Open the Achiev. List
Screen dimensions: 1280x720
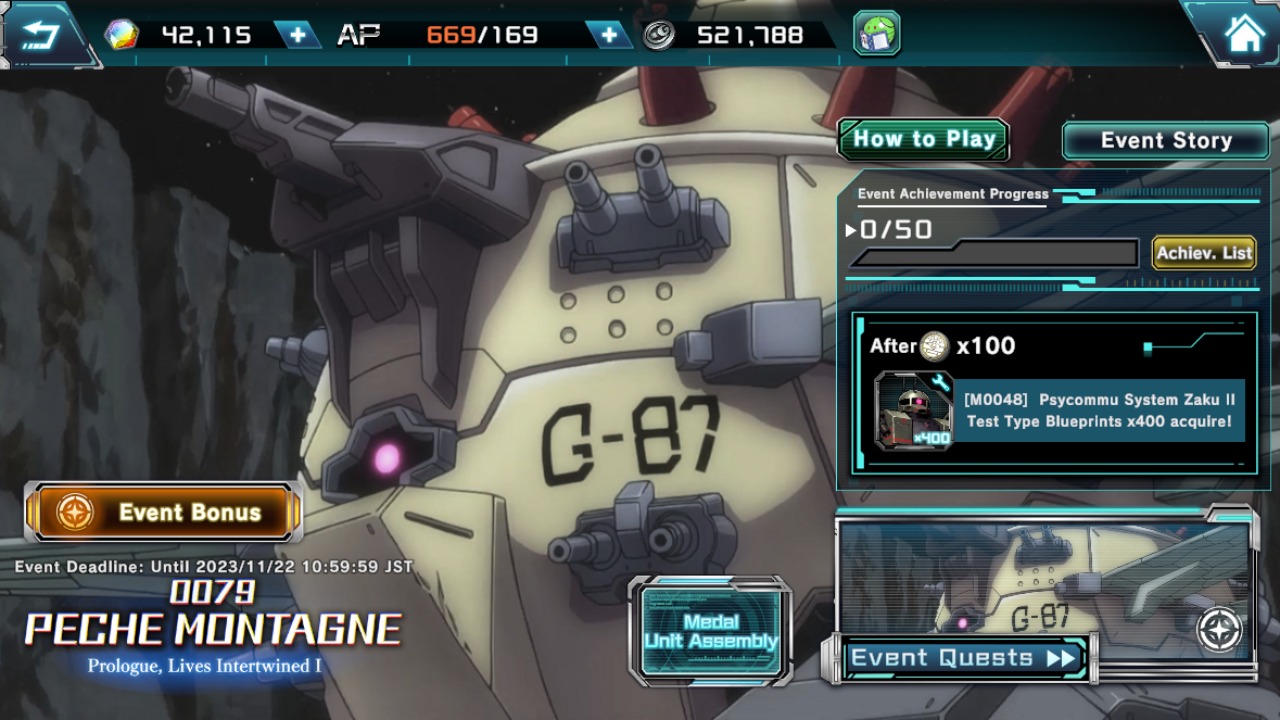pyautogui.click(x=1204, y=253)
